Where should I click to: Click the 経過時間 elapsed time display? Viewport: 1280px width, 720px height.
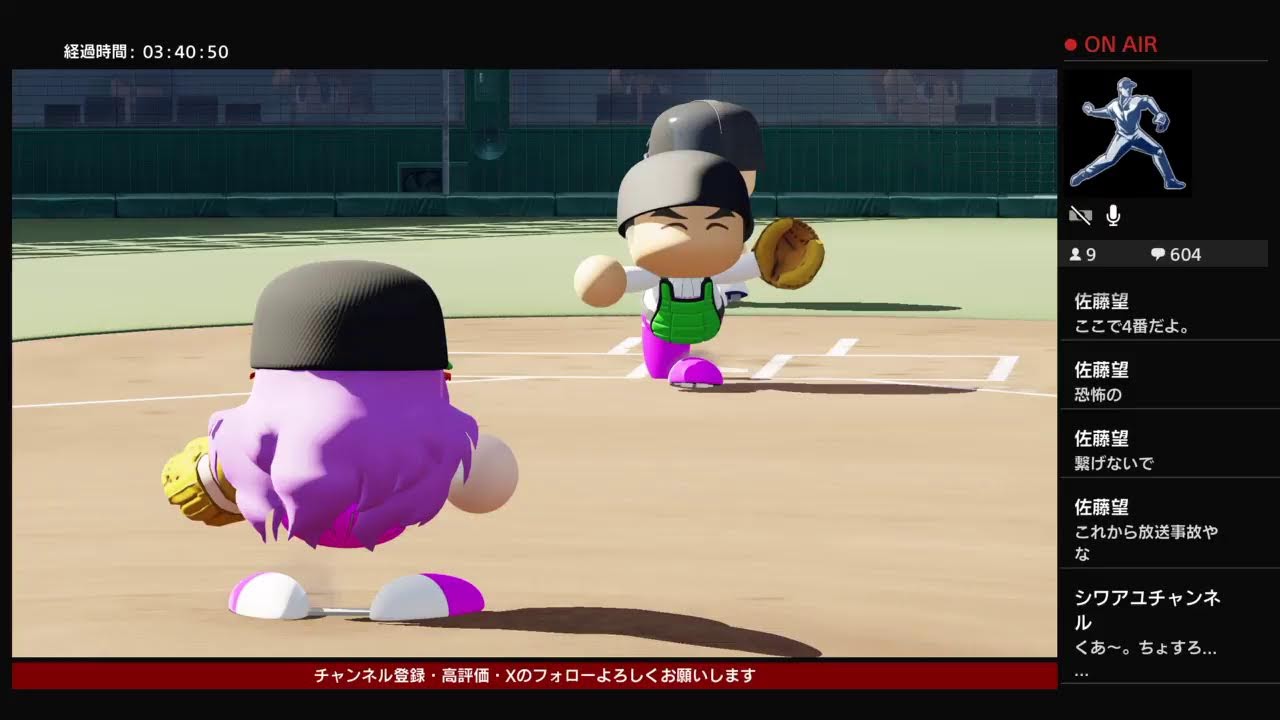(x=145, y=52)
